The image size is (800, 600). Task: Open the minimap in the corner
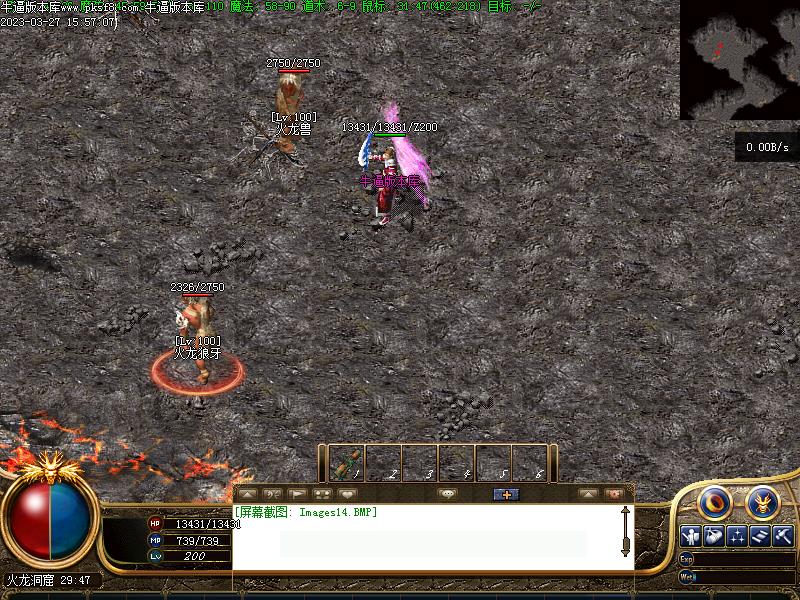pyautogui.click(x=740, y=59)
